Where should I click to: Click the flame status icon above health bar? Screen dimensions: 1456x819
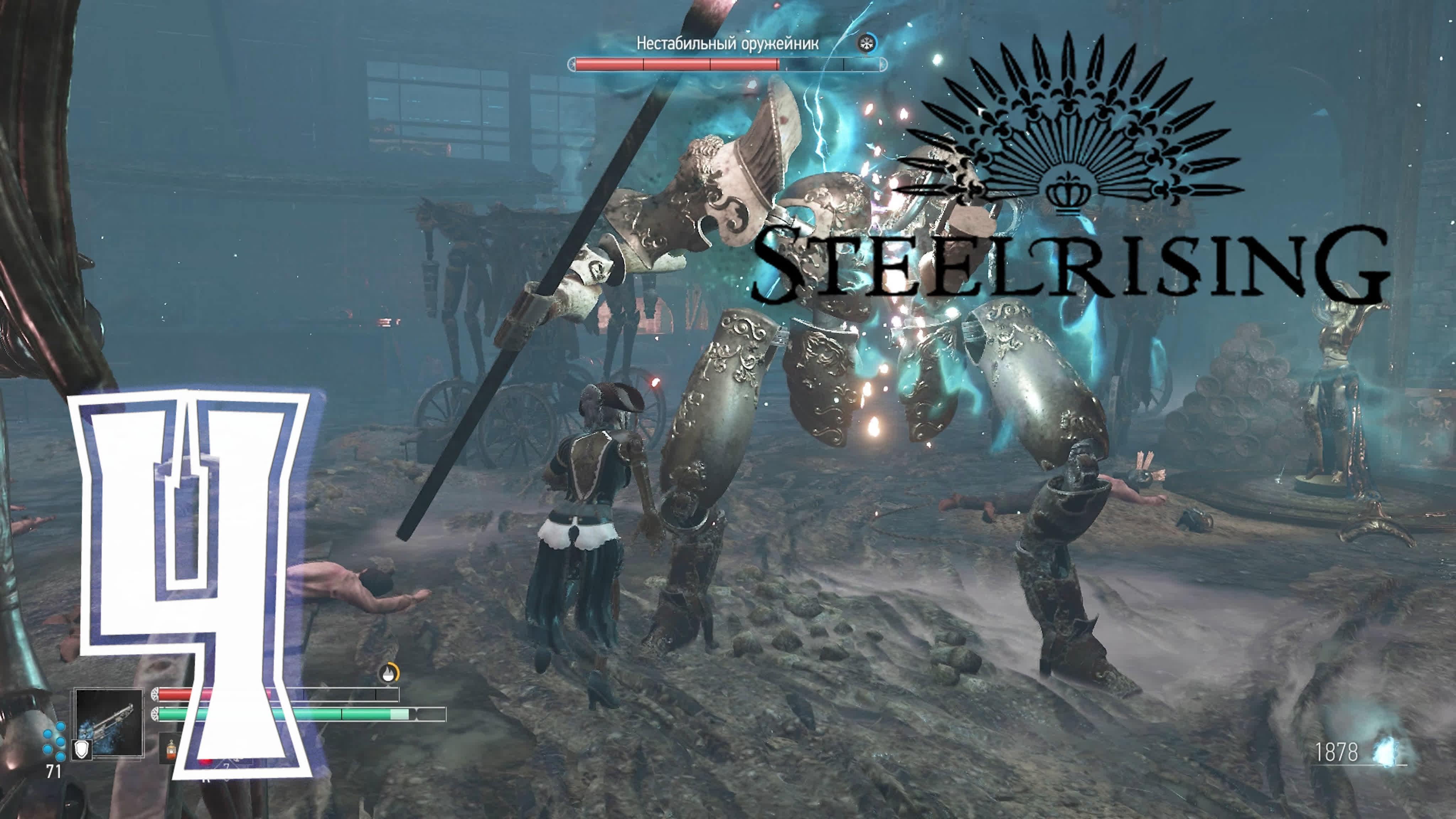pos(388,674)
